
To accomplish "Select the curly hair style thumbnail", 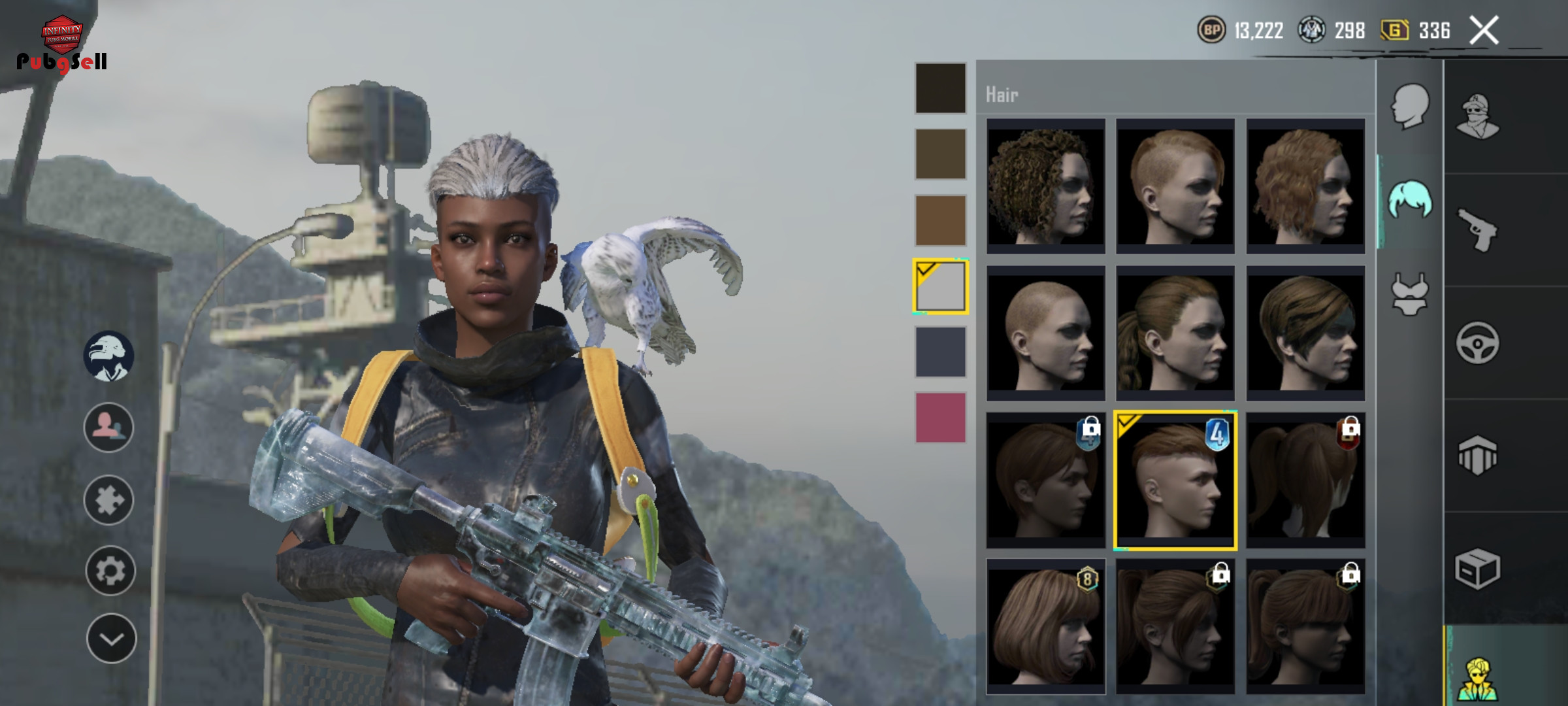I will (1045, 186).
